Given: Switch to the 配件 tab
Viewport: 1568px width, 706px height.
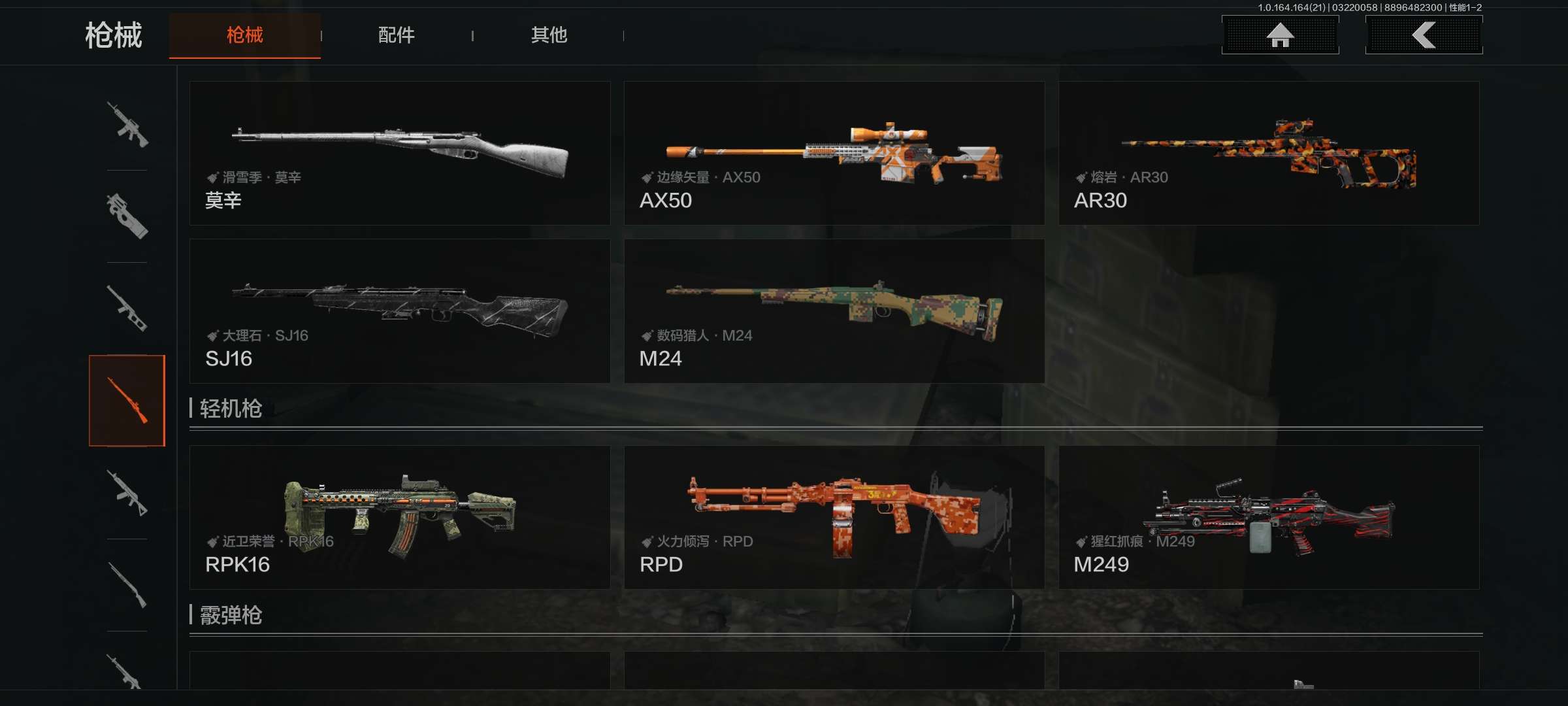Looking at the screenshot, I should point(396,35).
